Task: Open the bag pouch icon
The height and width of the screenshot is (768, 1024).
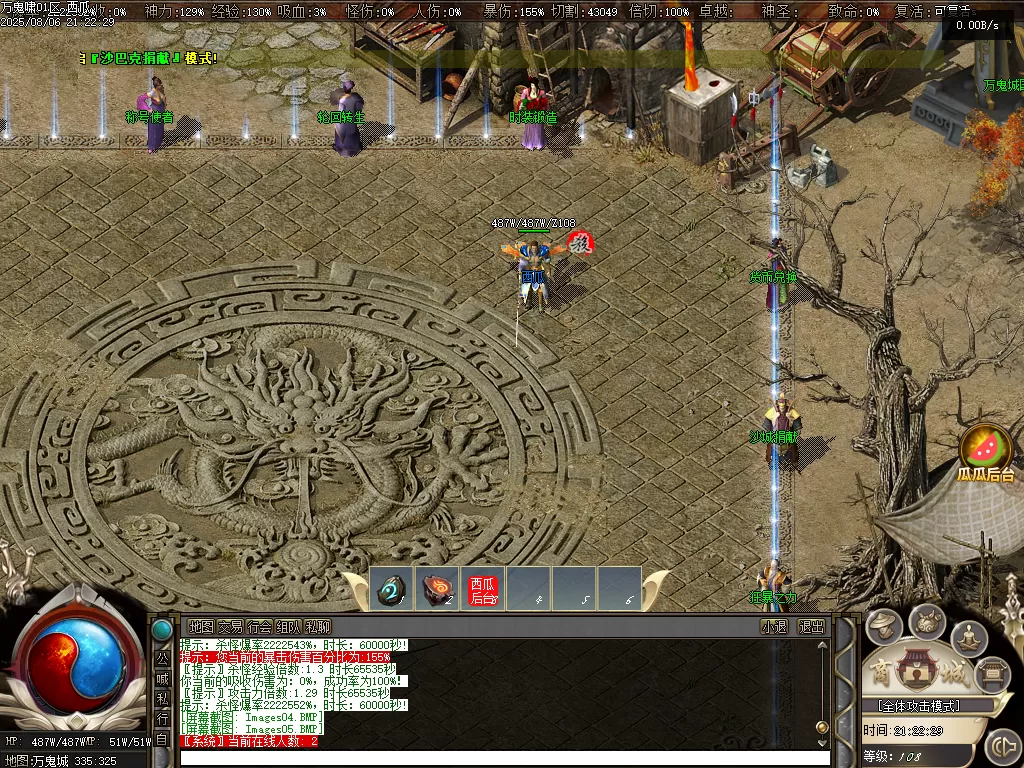Action: click(x=928, y=622)
